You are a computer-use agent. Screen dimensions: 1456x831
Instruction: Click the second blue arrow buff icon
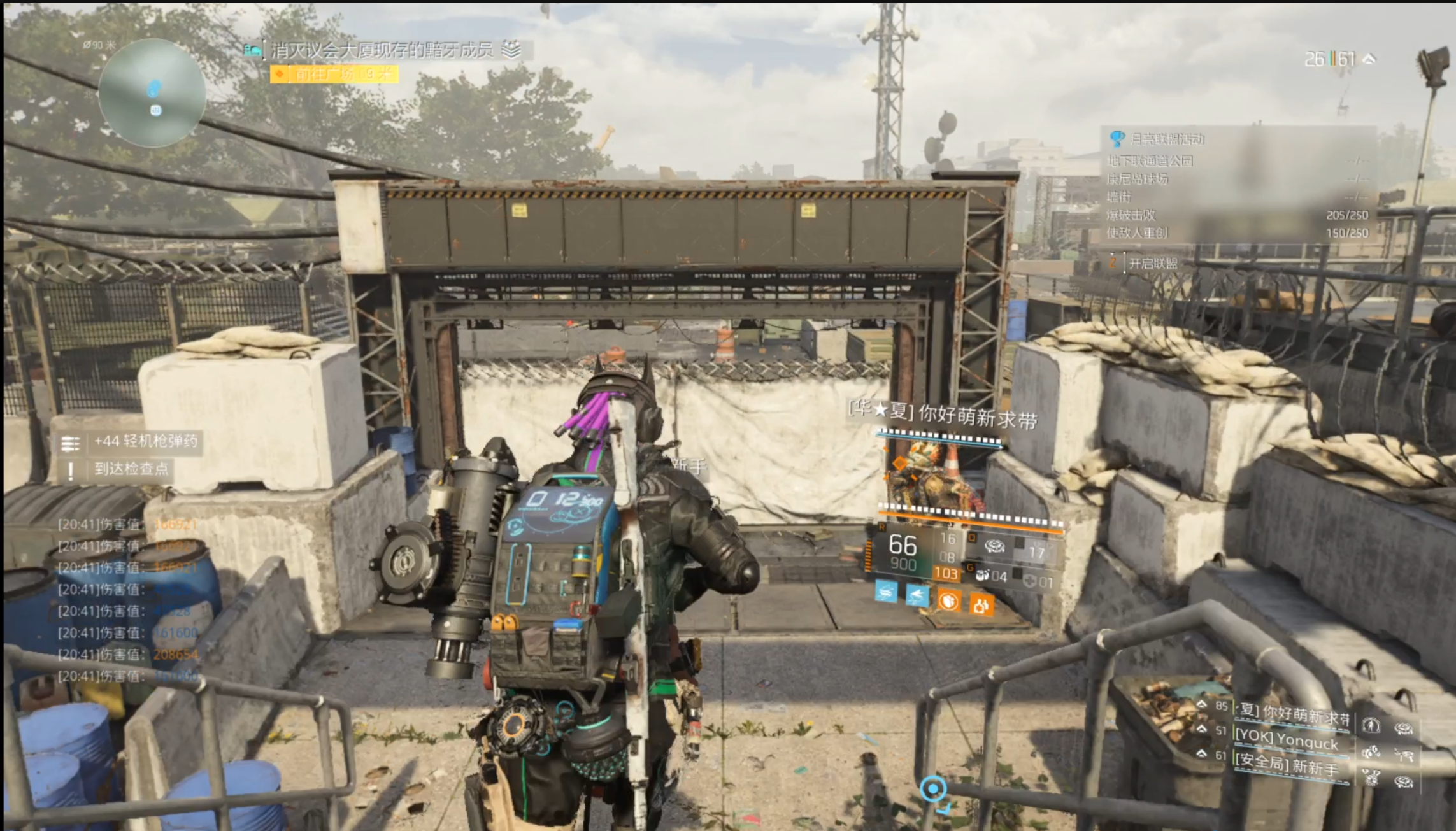[917, 595]
